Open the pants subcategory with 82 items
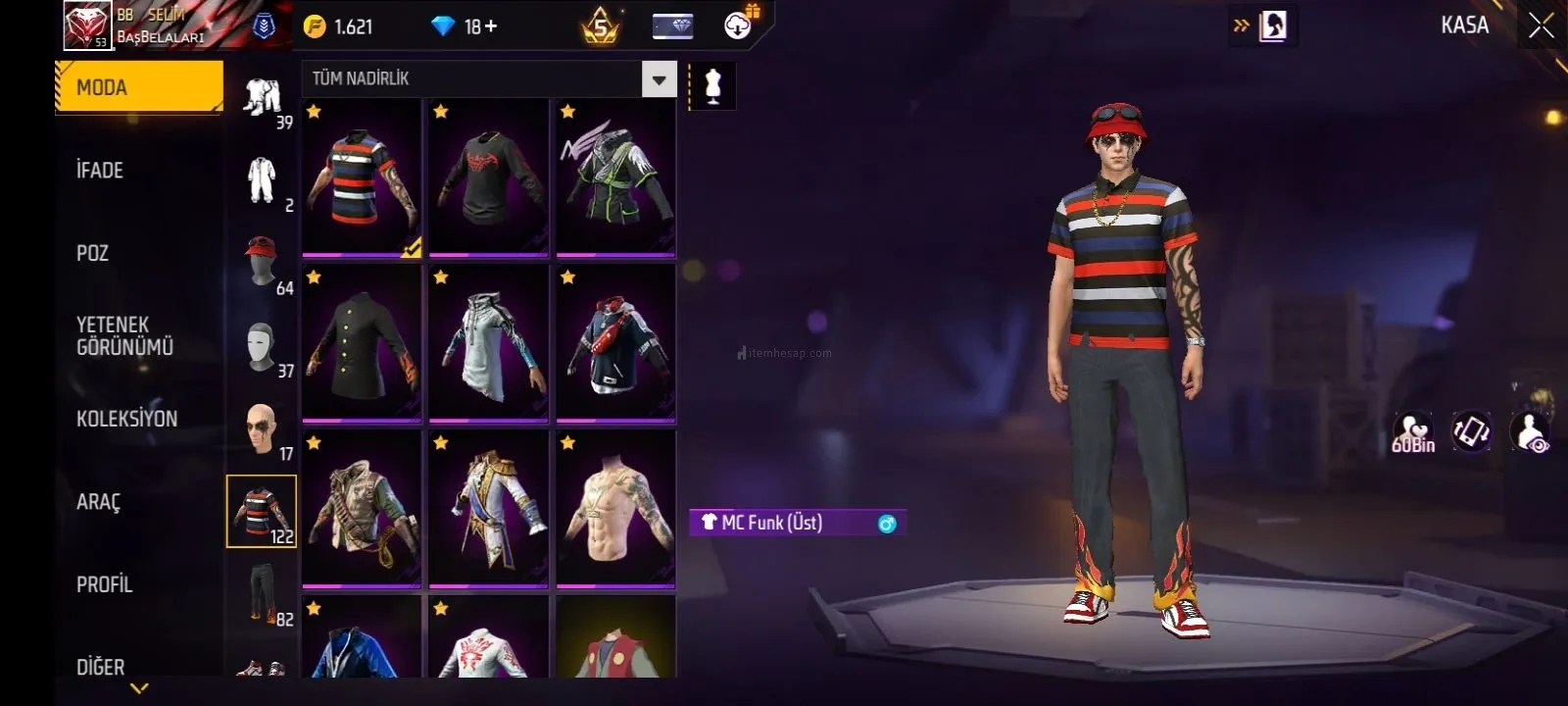The height and width of the screenshot is (706, 1568). click(262, 594)
